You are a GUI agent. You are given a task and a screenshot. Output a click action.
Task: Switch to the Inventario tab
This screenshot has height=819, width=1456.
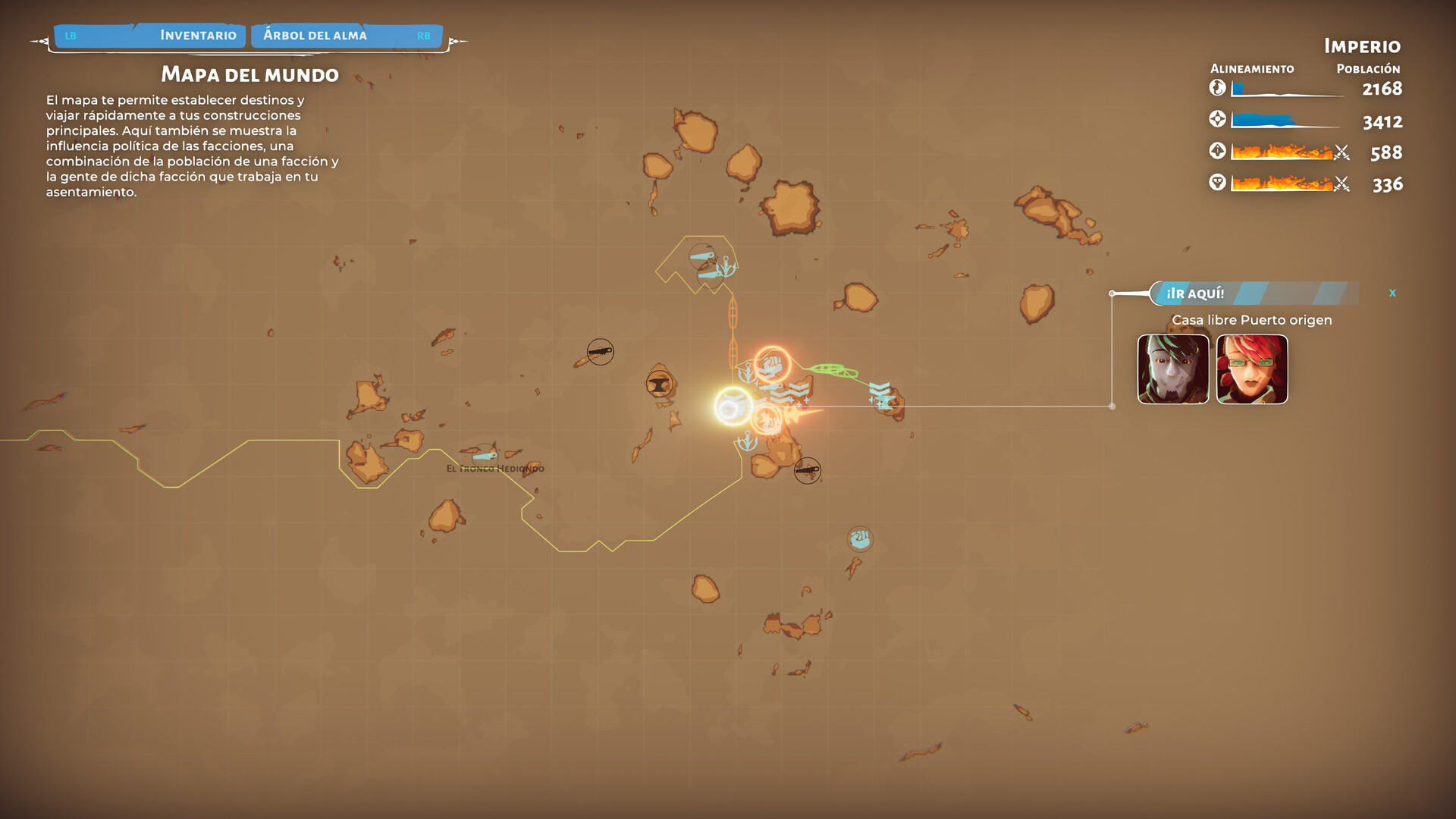[197, 35]
